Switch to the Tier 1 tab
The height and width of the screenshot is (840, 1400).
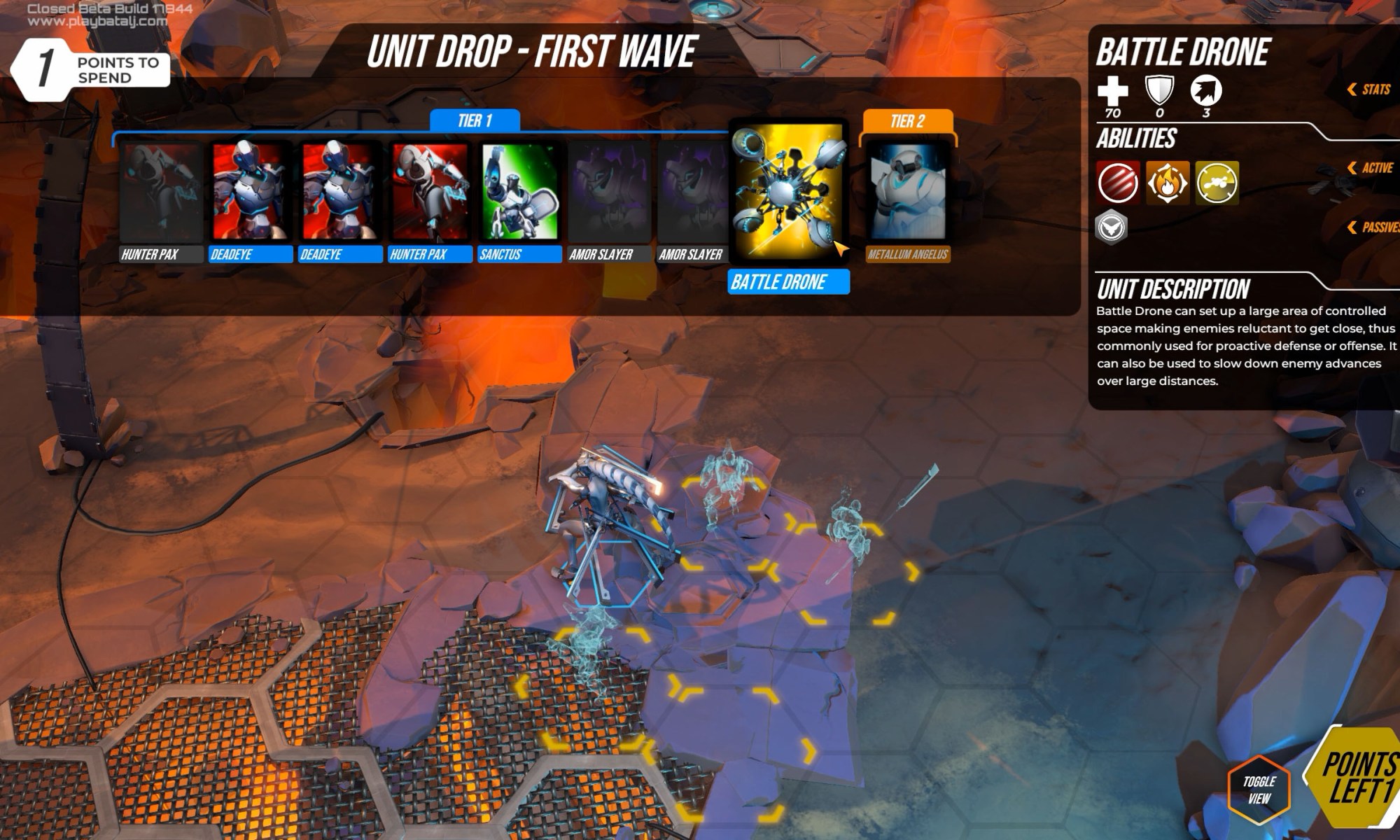(x=475, y=120)
